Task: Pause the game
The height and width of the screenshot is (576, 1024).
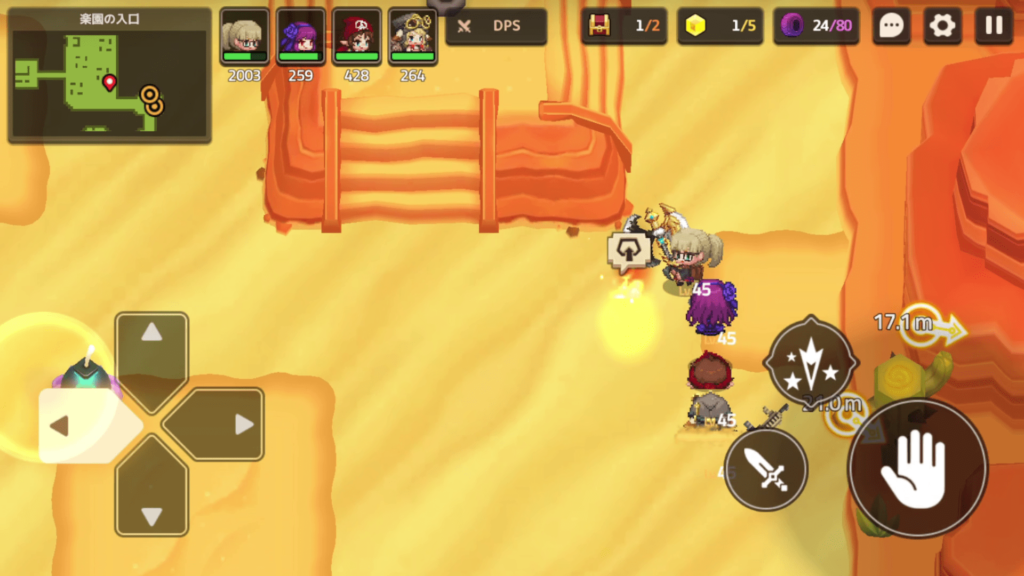Action: (x=993, y=27)
